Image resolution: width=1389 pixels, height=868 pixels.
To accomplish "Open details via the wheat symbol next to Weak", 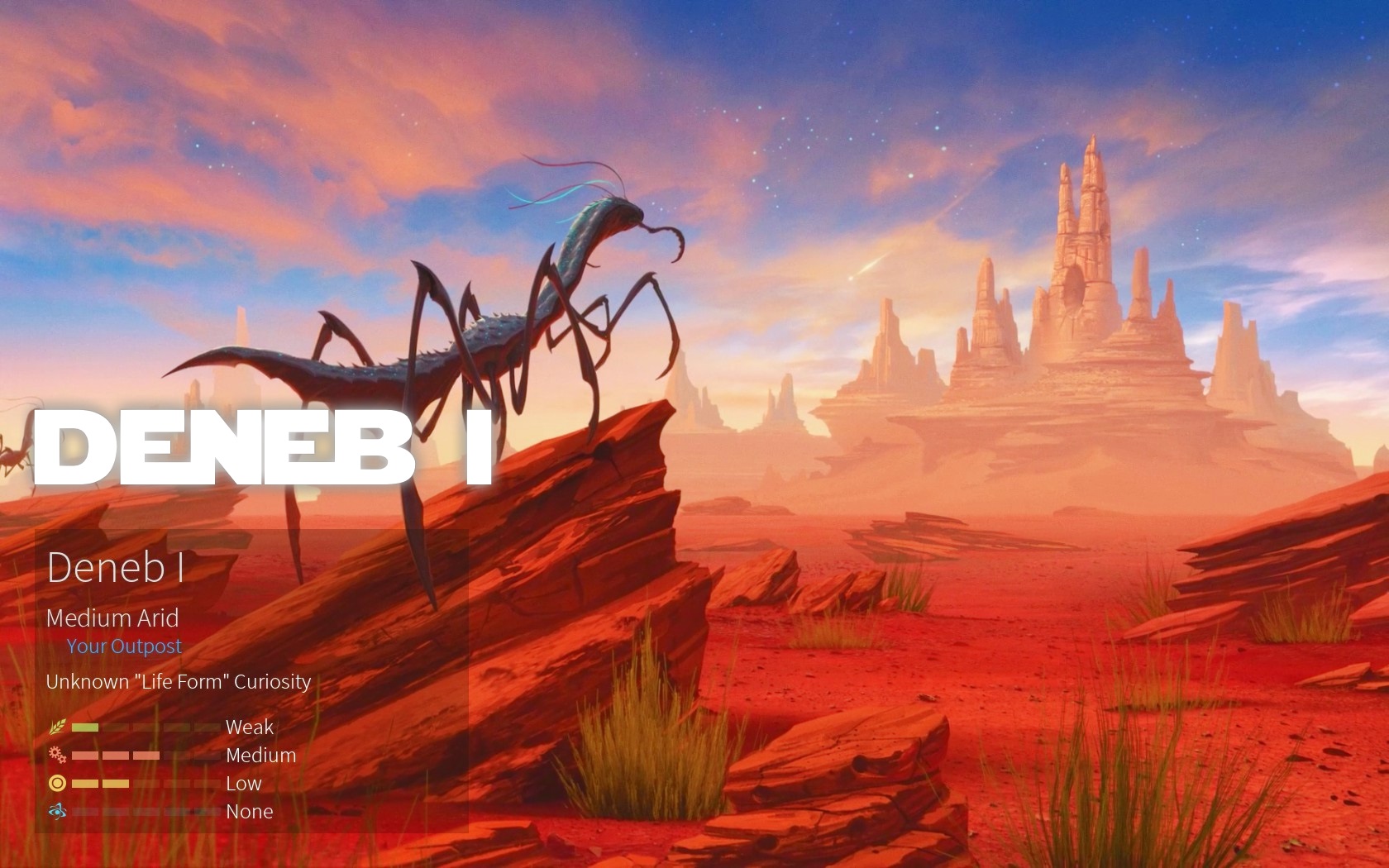I will pyautogui.click(x=58, y=727).
